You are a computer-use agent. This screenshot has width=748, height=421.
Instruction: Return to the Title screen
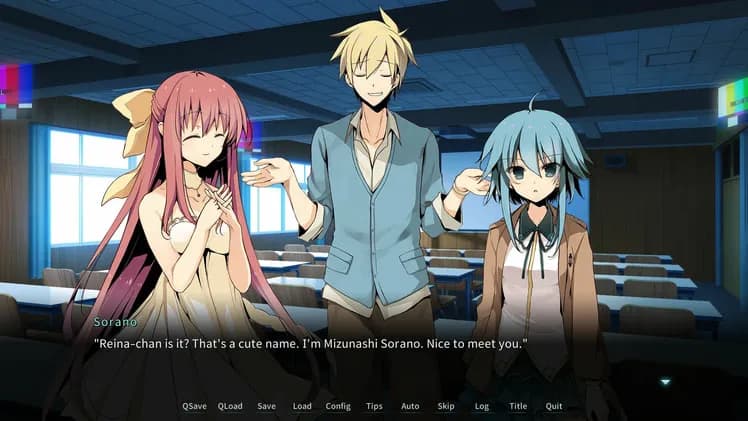click(518, 406)
